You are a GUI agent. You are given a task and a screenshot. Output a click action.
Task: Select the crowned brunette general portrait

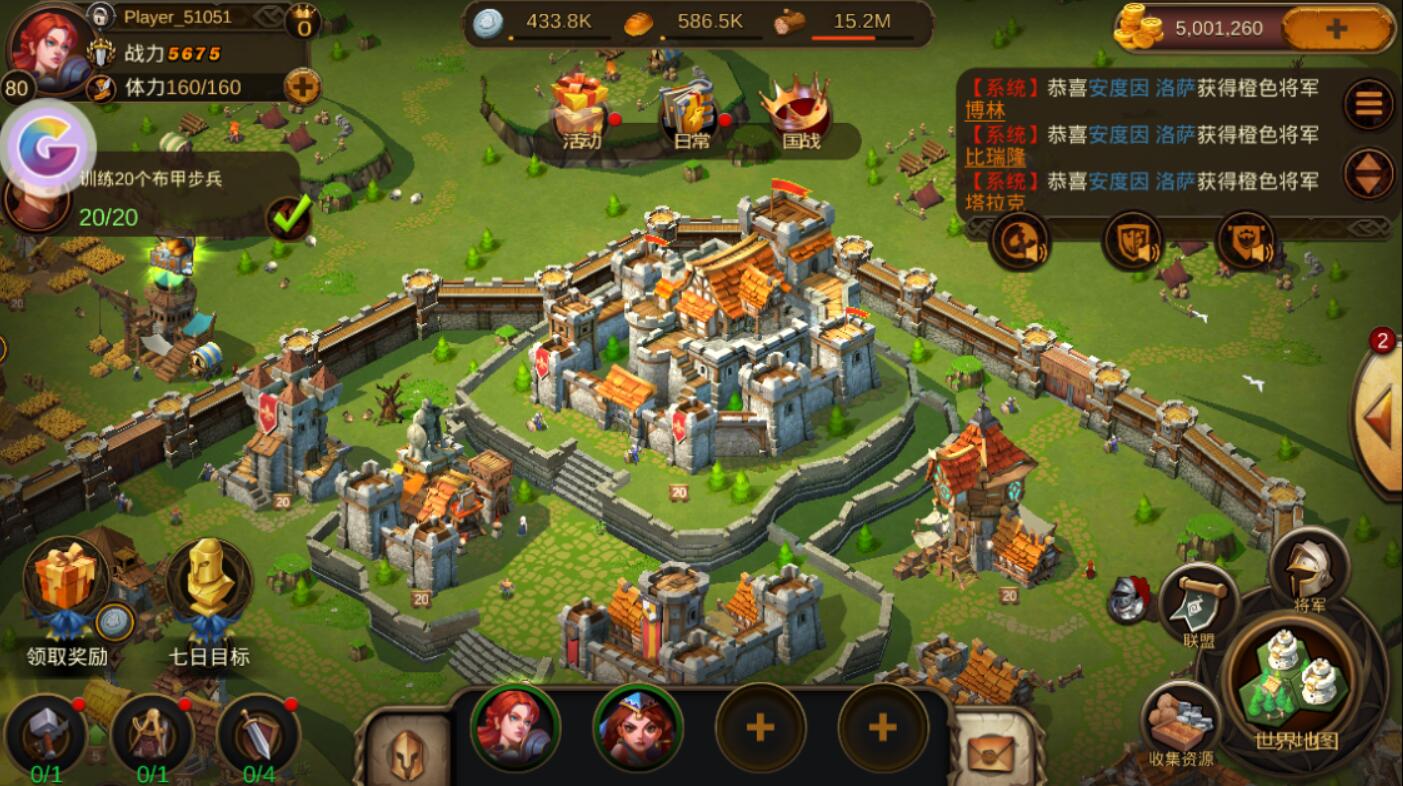(x=637, y=727)
